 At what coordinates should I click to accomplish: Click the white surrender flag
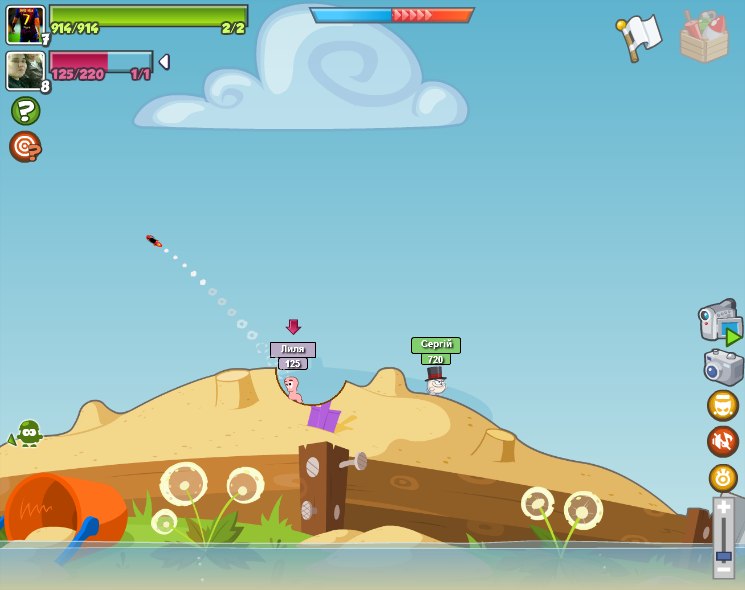(640, 35)
